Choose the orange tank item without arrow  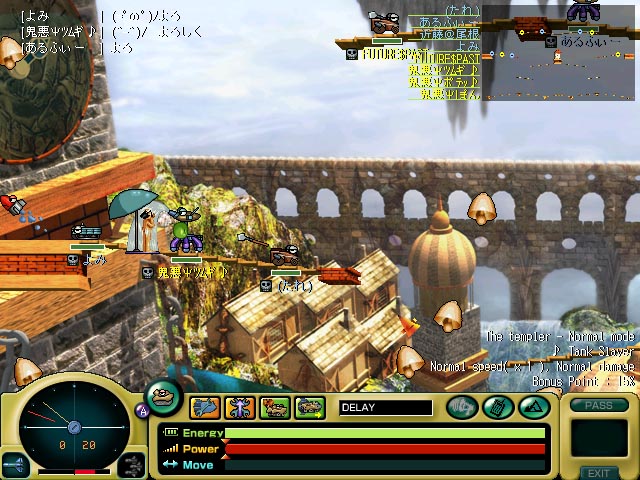coord(275,407)
